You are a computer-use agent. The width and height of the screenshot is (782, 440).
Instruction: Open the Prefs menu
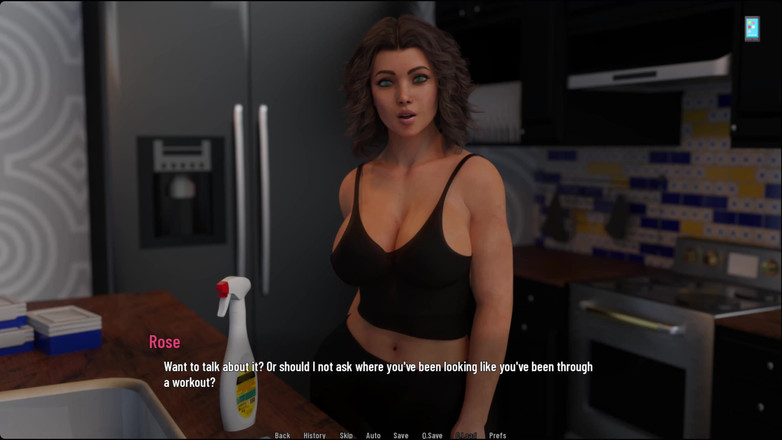pyautogui.click(x=497, y=435)
